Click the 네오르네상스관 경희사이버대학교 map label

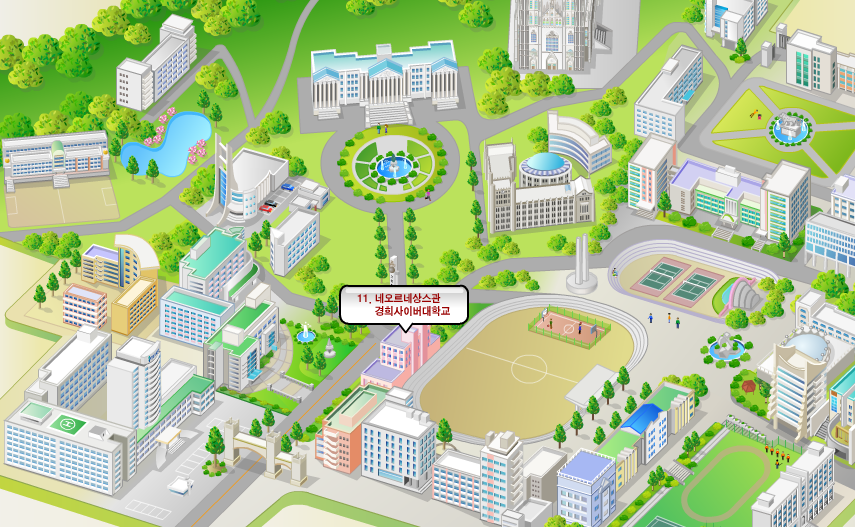[x=404, y=305]
